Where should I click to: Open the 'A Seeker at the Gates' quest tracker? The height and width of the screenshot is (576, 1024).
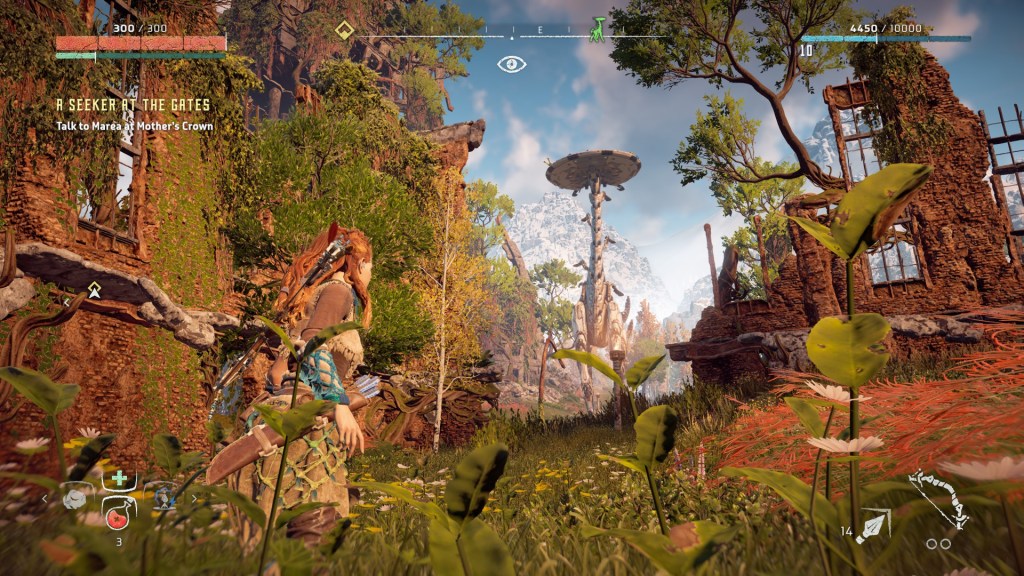pos(132,104)
